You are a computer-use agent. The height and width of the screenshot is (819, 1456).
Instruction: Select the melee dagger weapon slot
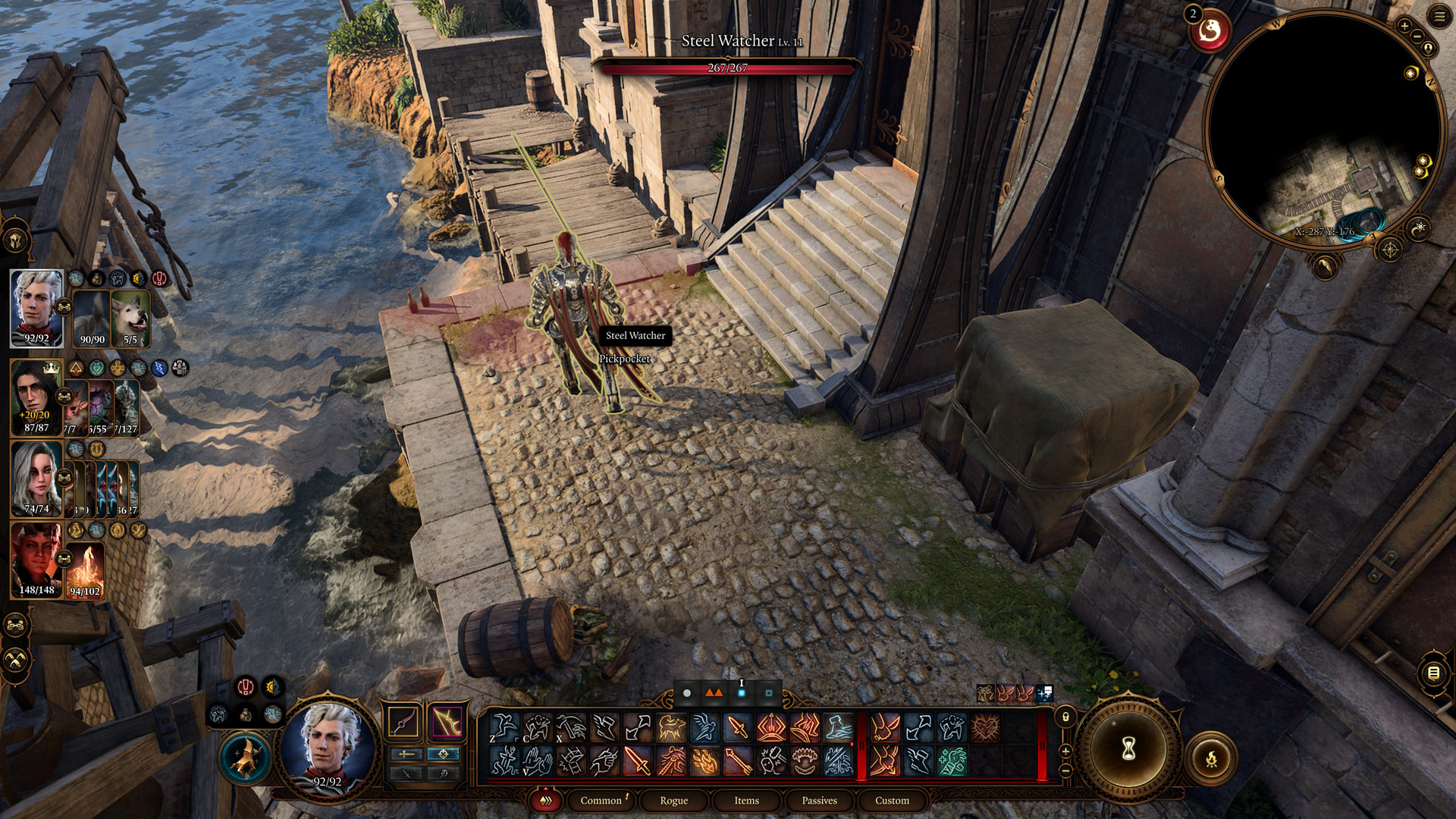click(x=403, y=722)
